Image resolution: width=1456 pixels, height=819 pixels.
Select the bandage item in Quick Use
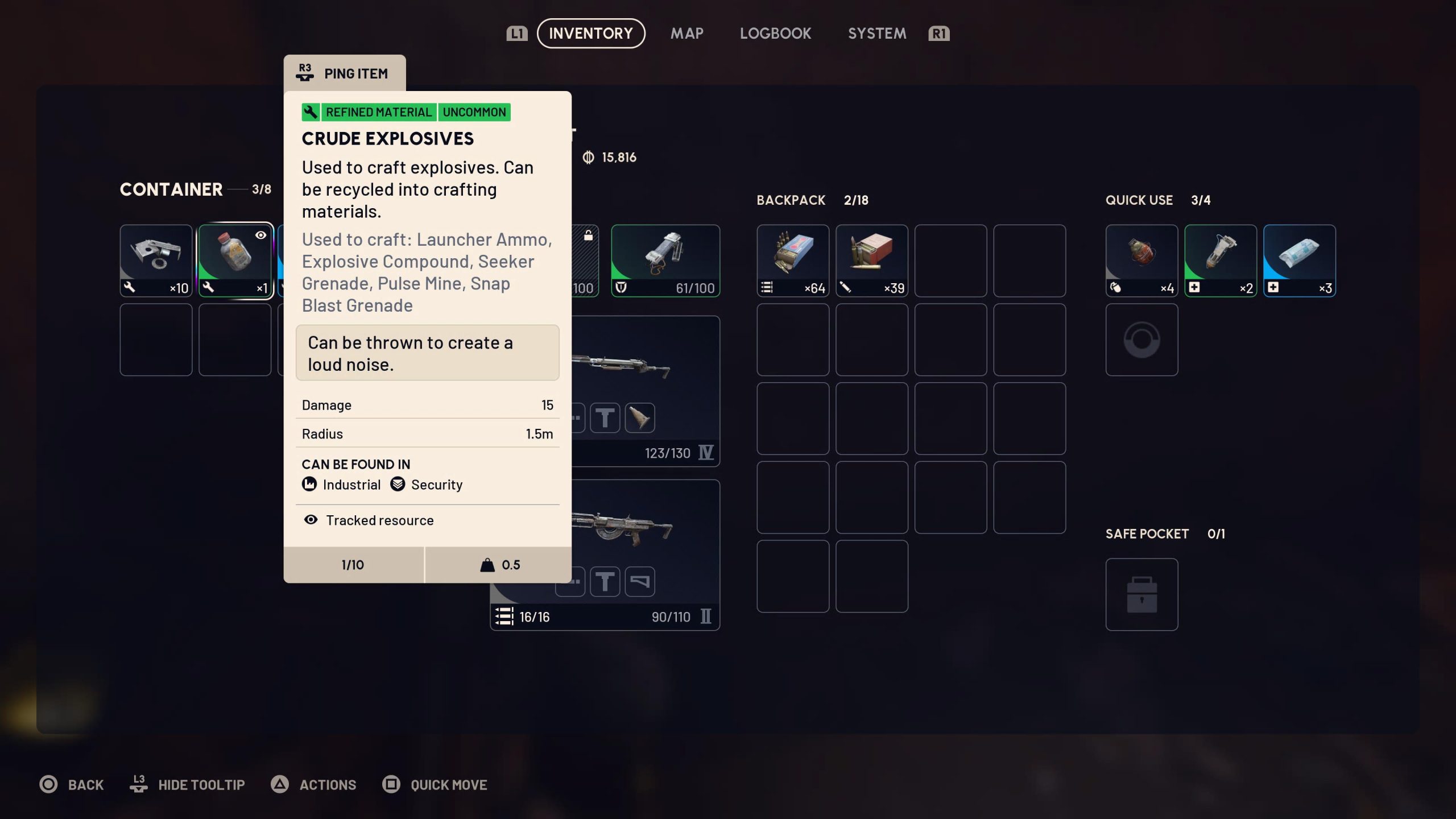[x=1300, y=259]
